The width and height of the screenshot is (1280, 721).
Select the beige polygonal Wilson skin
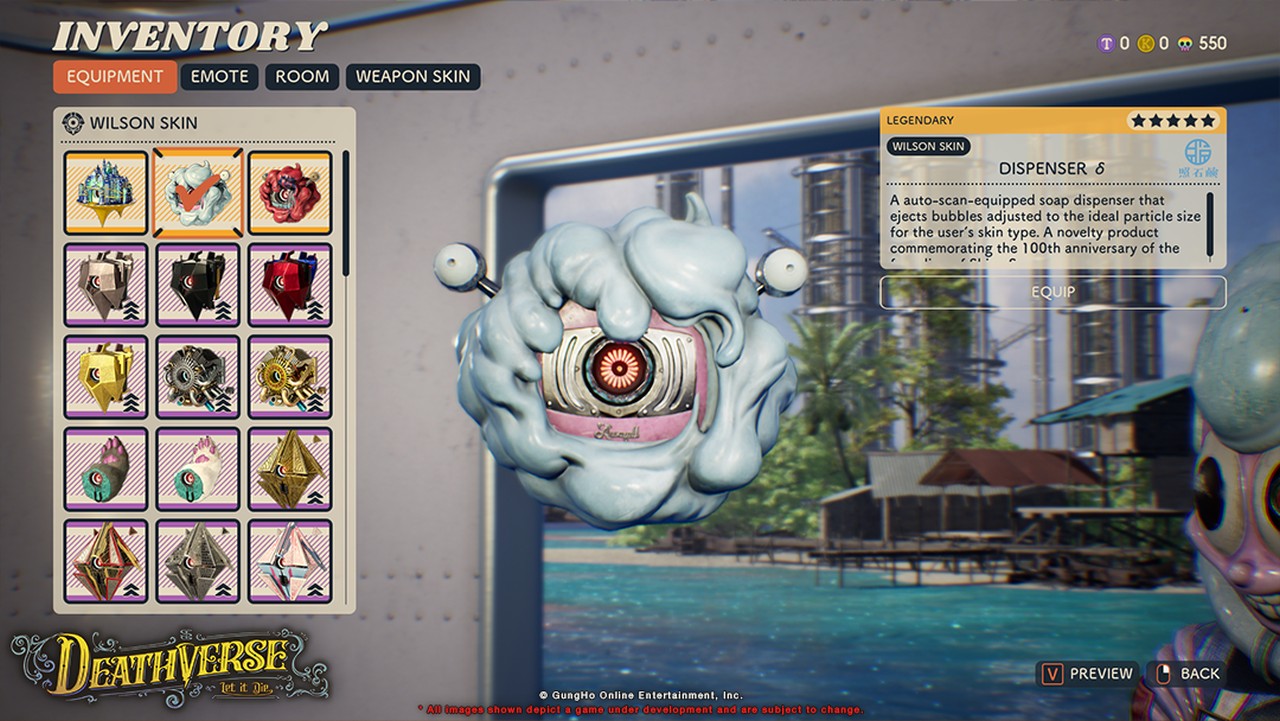coord(106,285)
